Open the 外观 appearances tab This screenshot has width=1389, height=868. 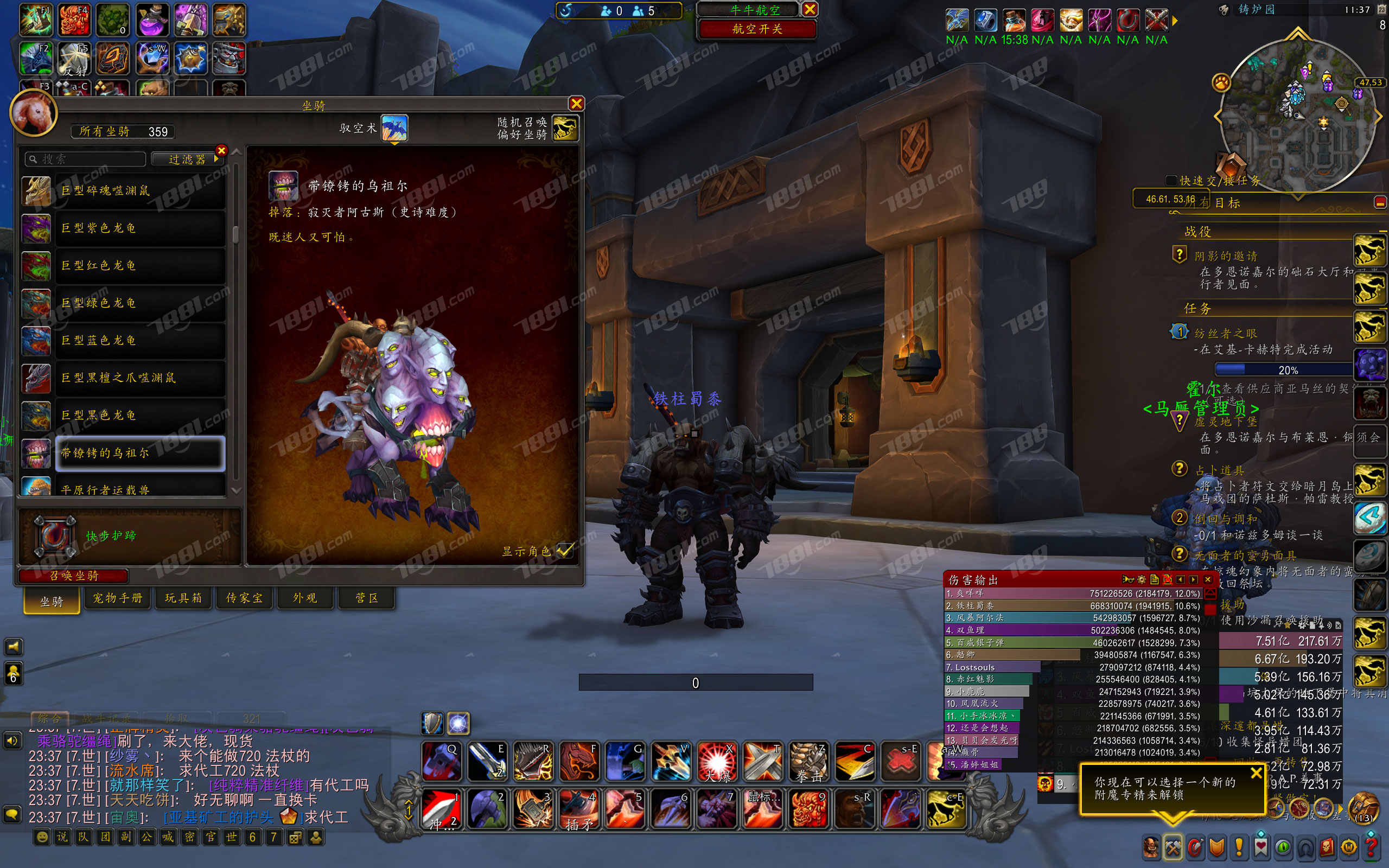(x=305, y=598)
